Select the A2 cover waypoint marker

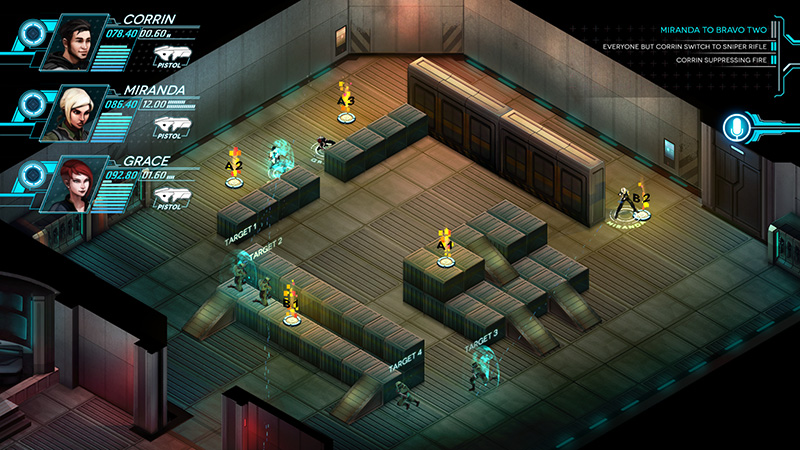point(234,168)
